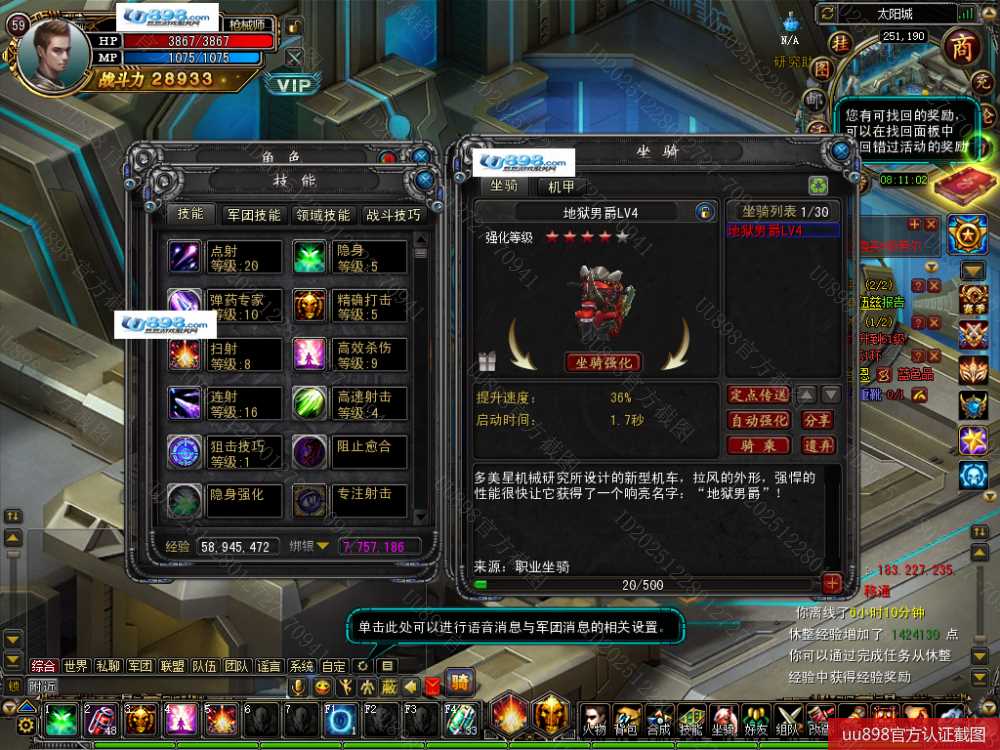Screen dimensions: 1000x750
Task: Share the mount with 分享 button
Action: point(817,421)
